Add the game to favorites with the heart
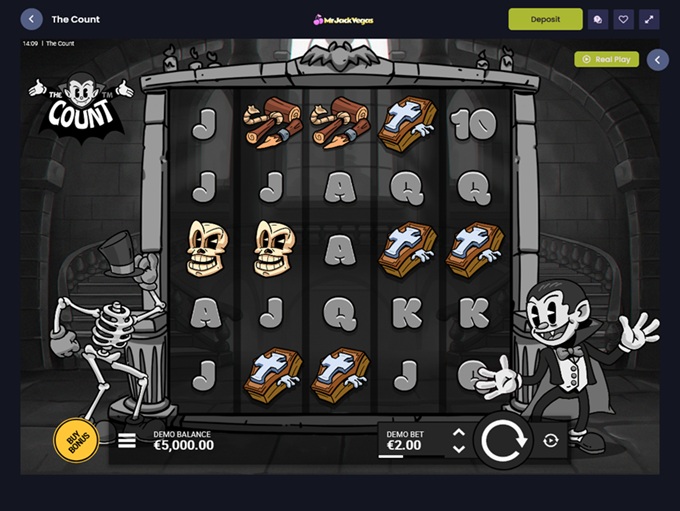Screen dimensions: 680x511 pyautogui.click(x=623, y=19)
